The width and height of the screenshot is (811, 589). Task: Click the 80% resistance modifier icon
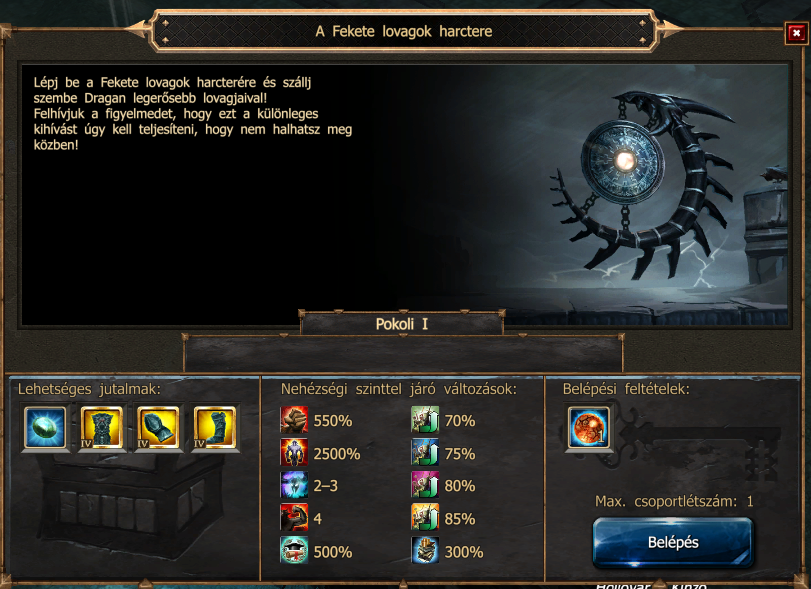[425, 486]
